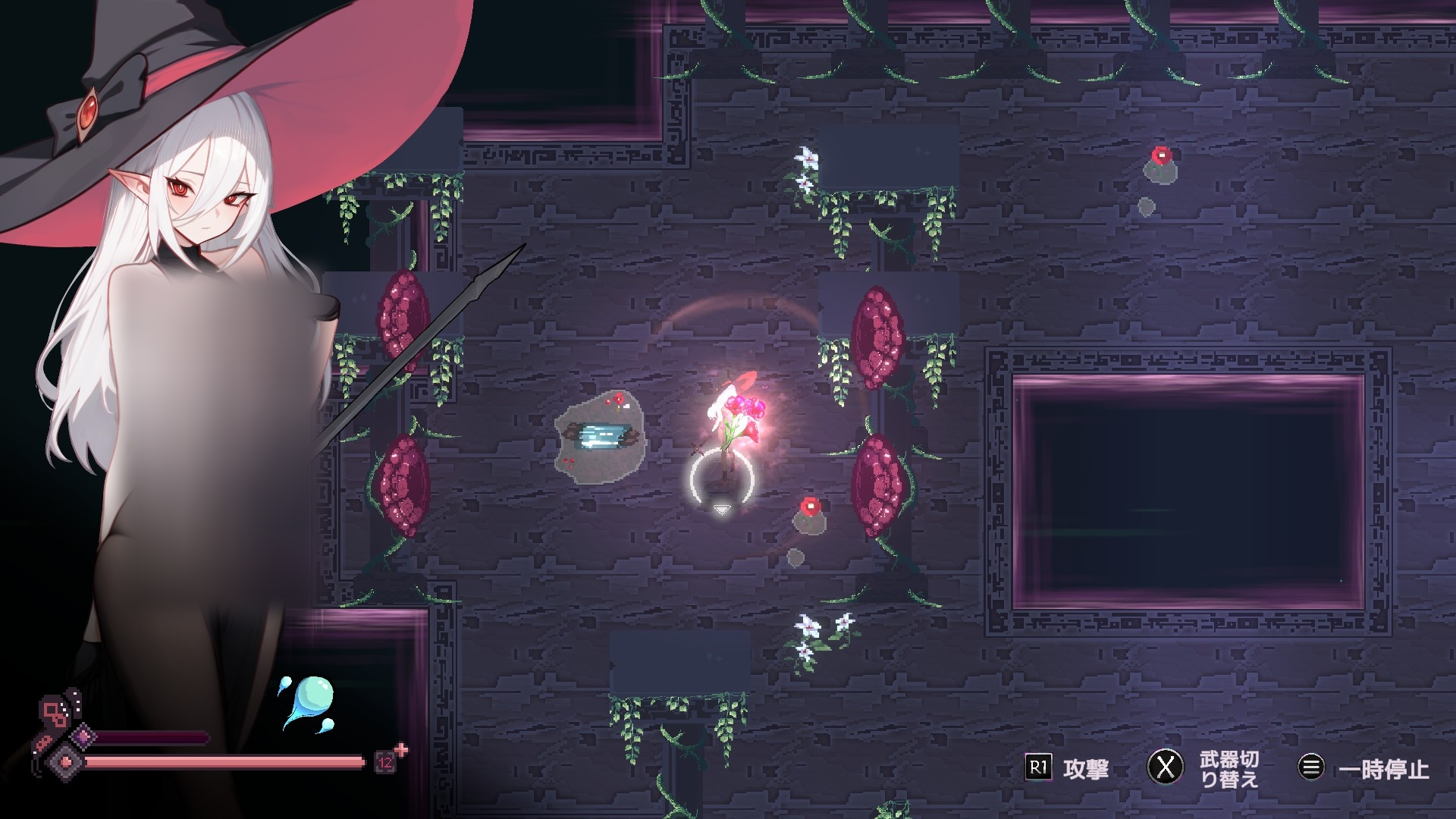Select the blue wisp spirit icon
Screen dimensions: 1456x819
coord(312,700)
